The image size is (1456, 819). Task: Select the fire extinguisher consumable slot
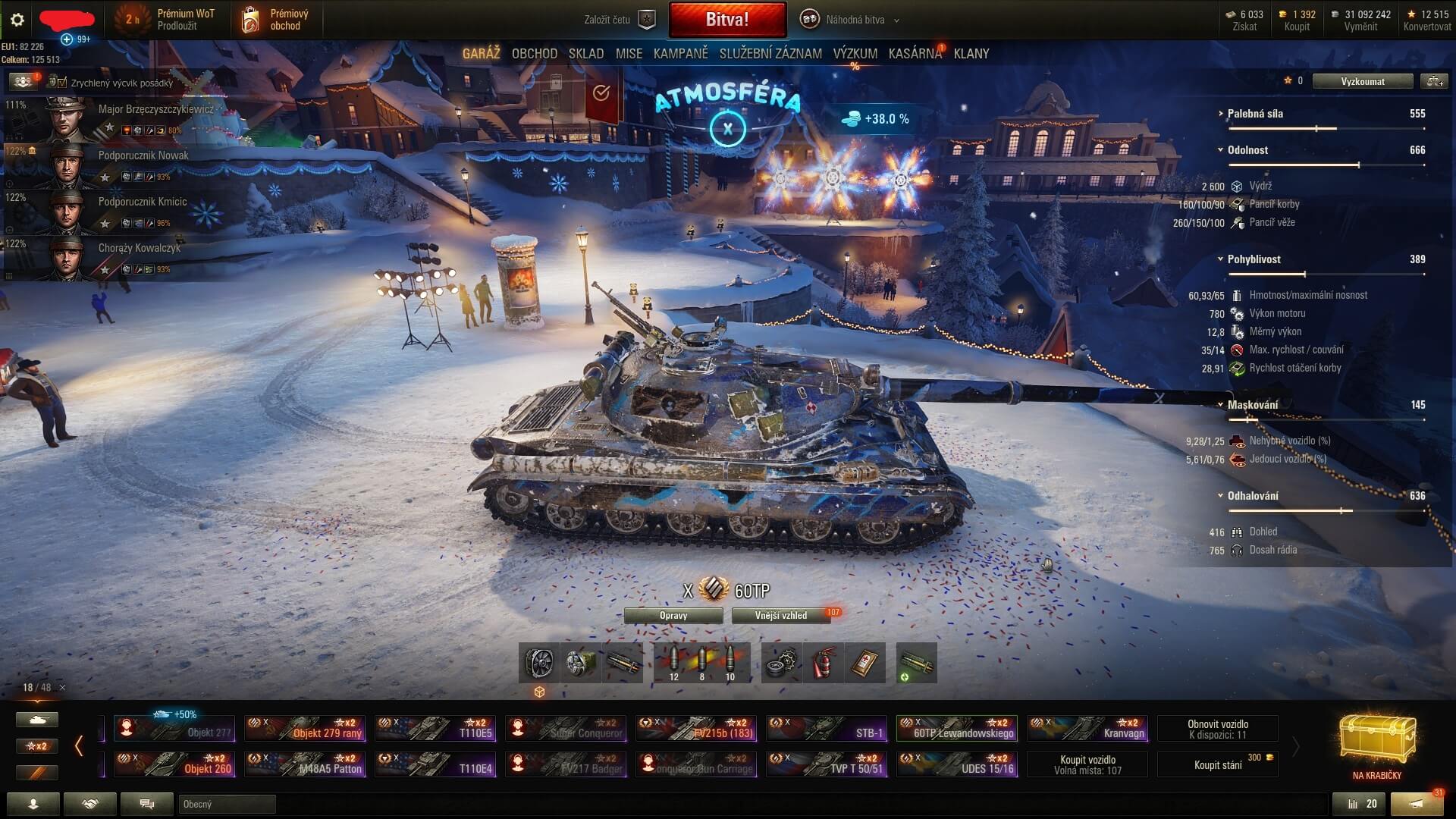(x=823, y=664)
